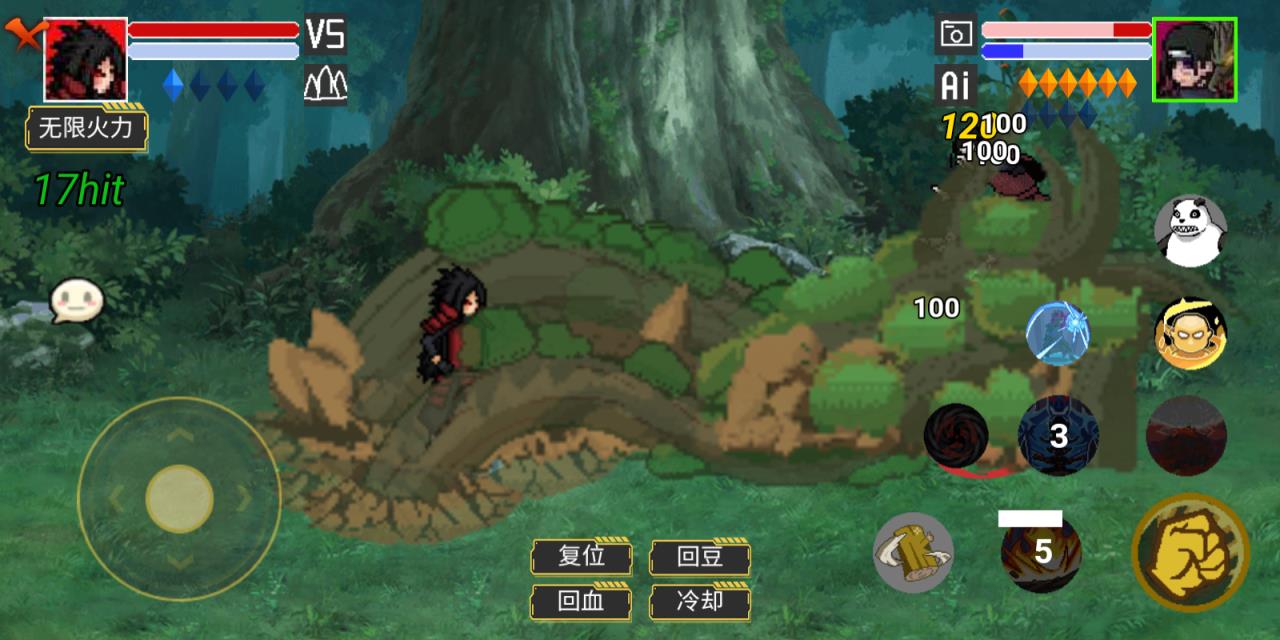Open the camera screenshot icon
The image size is (1280, 640).
coord(955,35)
